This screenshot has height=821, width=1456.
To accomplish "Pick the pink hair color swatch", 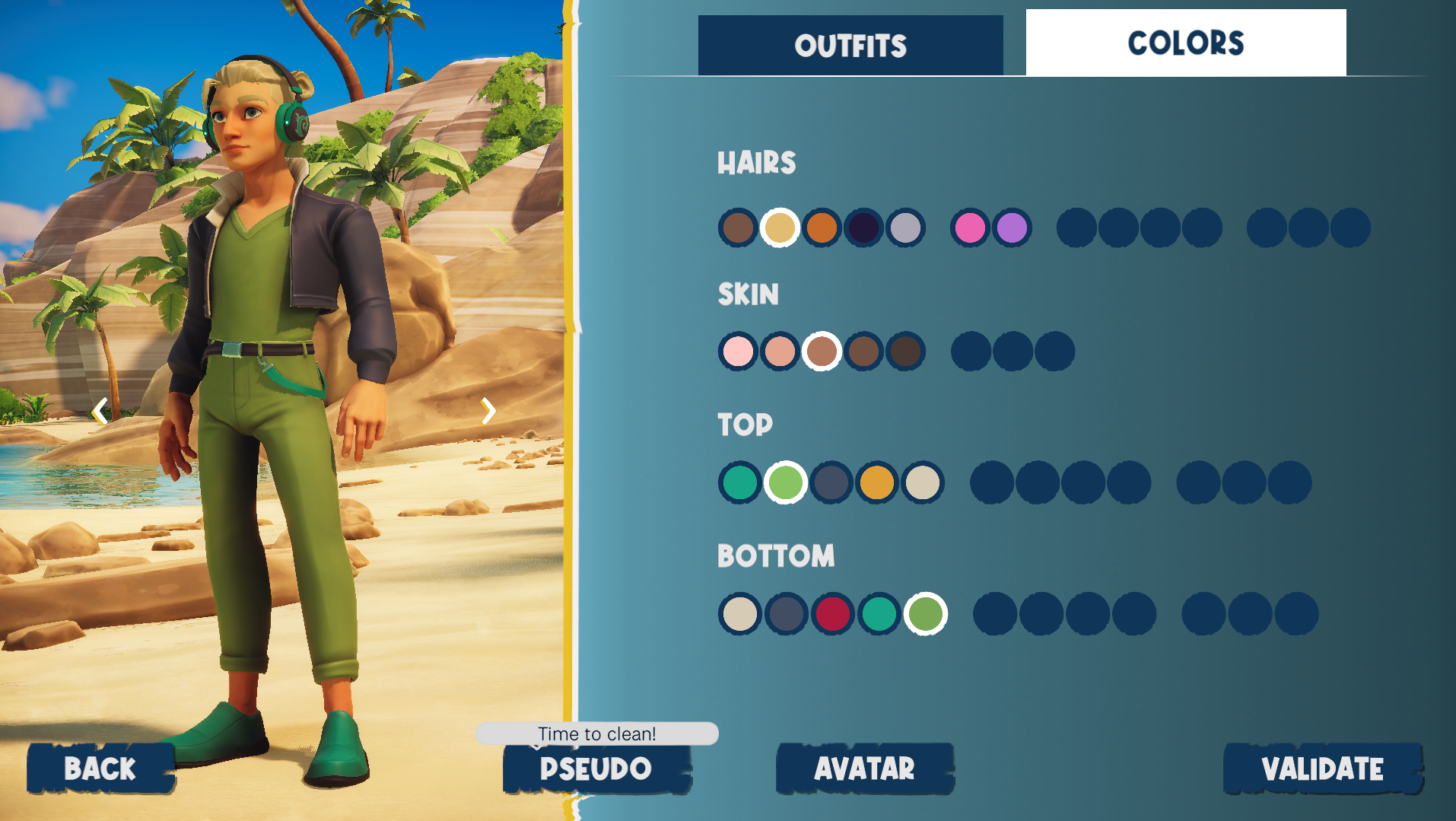I will click(x=970, y=228).
